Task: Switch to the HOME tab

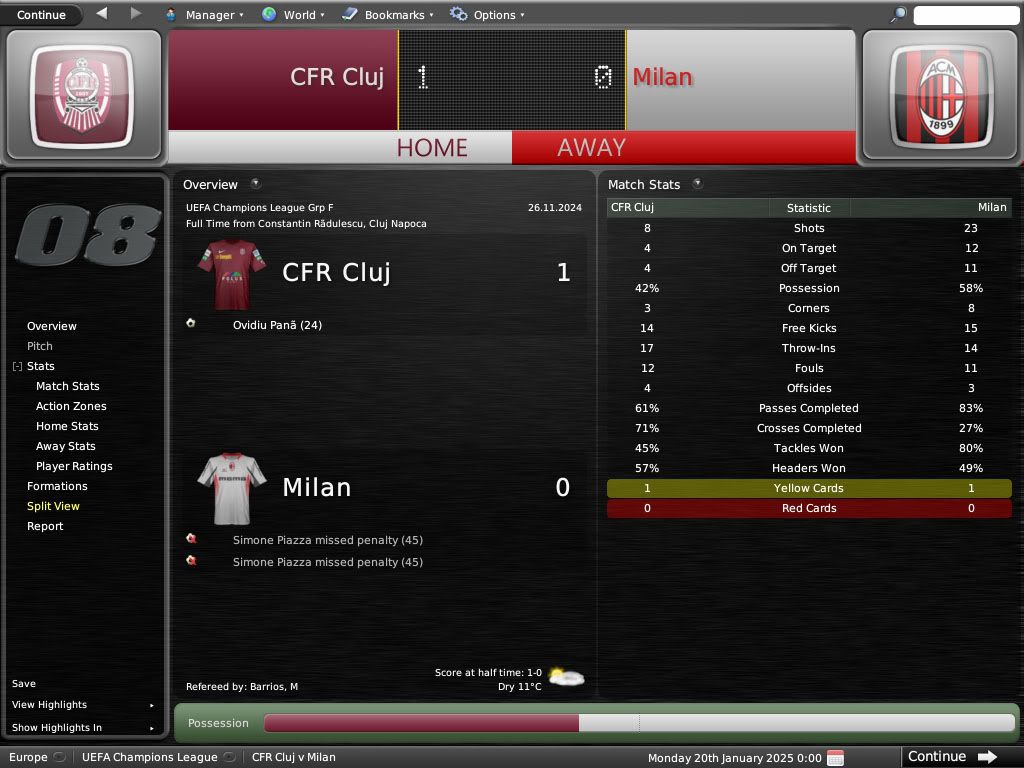Action: pyautogui.click(x=432, y=147)
